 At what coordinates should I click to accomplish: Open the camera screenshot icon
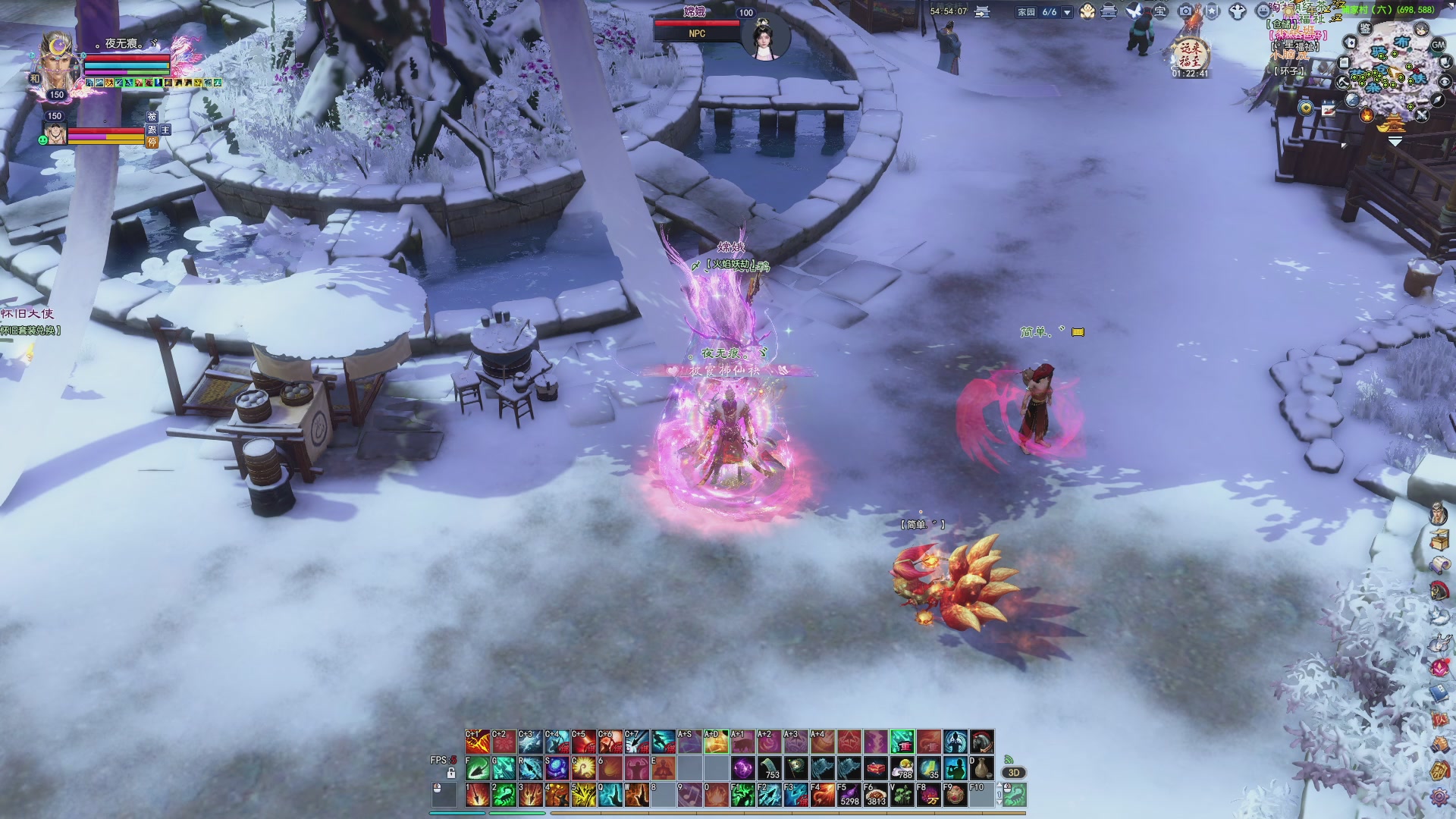point(1185,11)
